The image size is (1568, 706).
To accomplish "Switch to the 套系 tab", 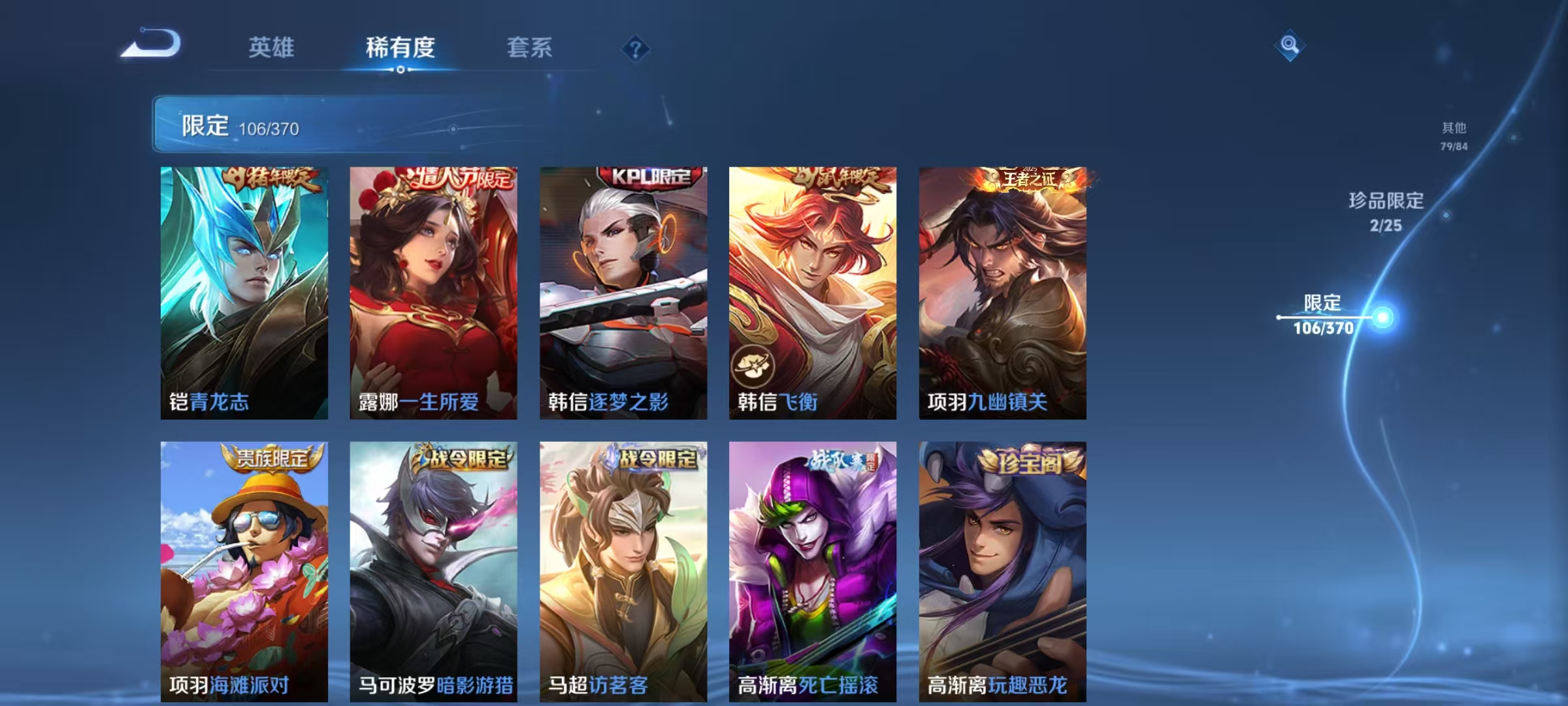I will tap(531, 47).
